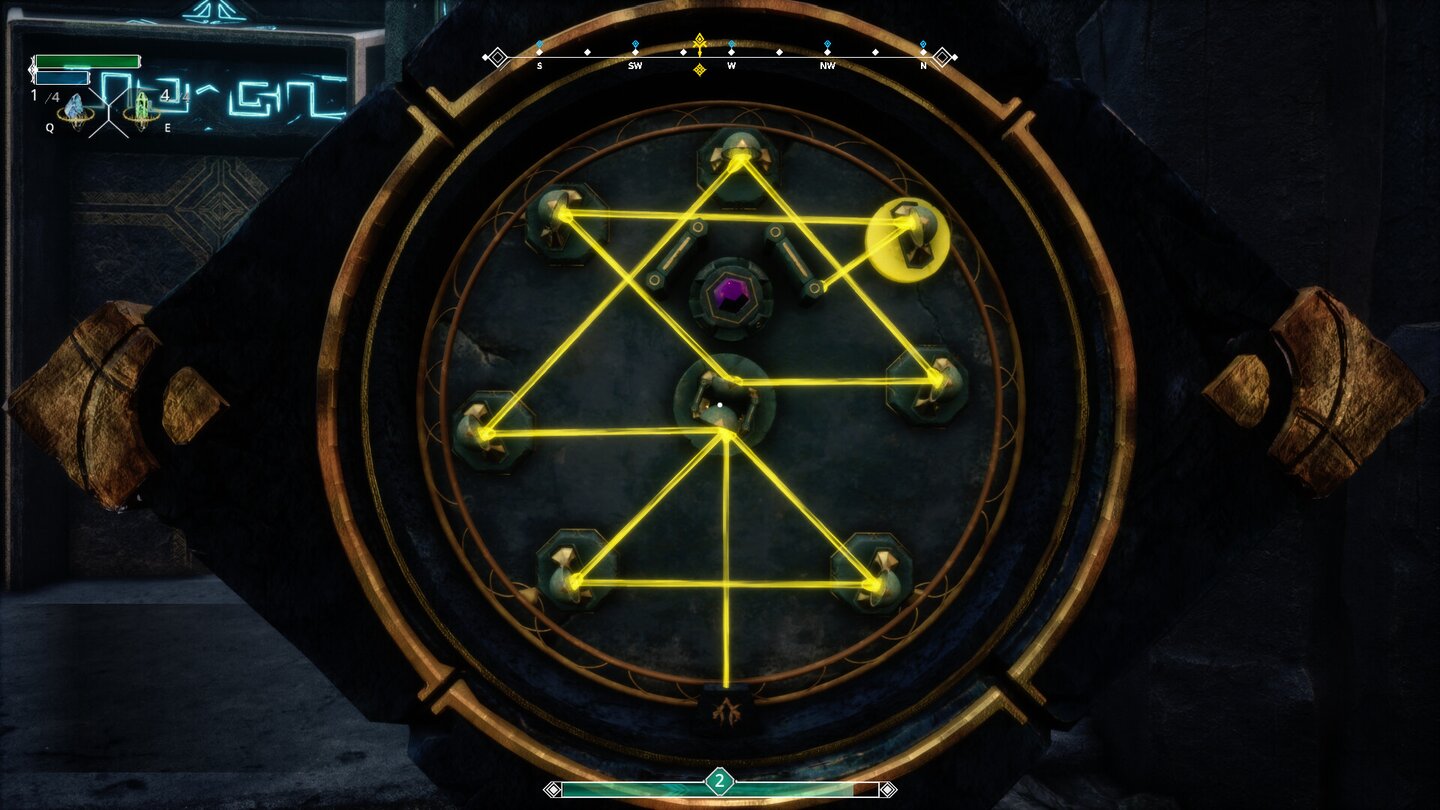The image size is (1440, 810).
Task: Click the blue waypoint marker above the S direction
Action: coord(540,43)
